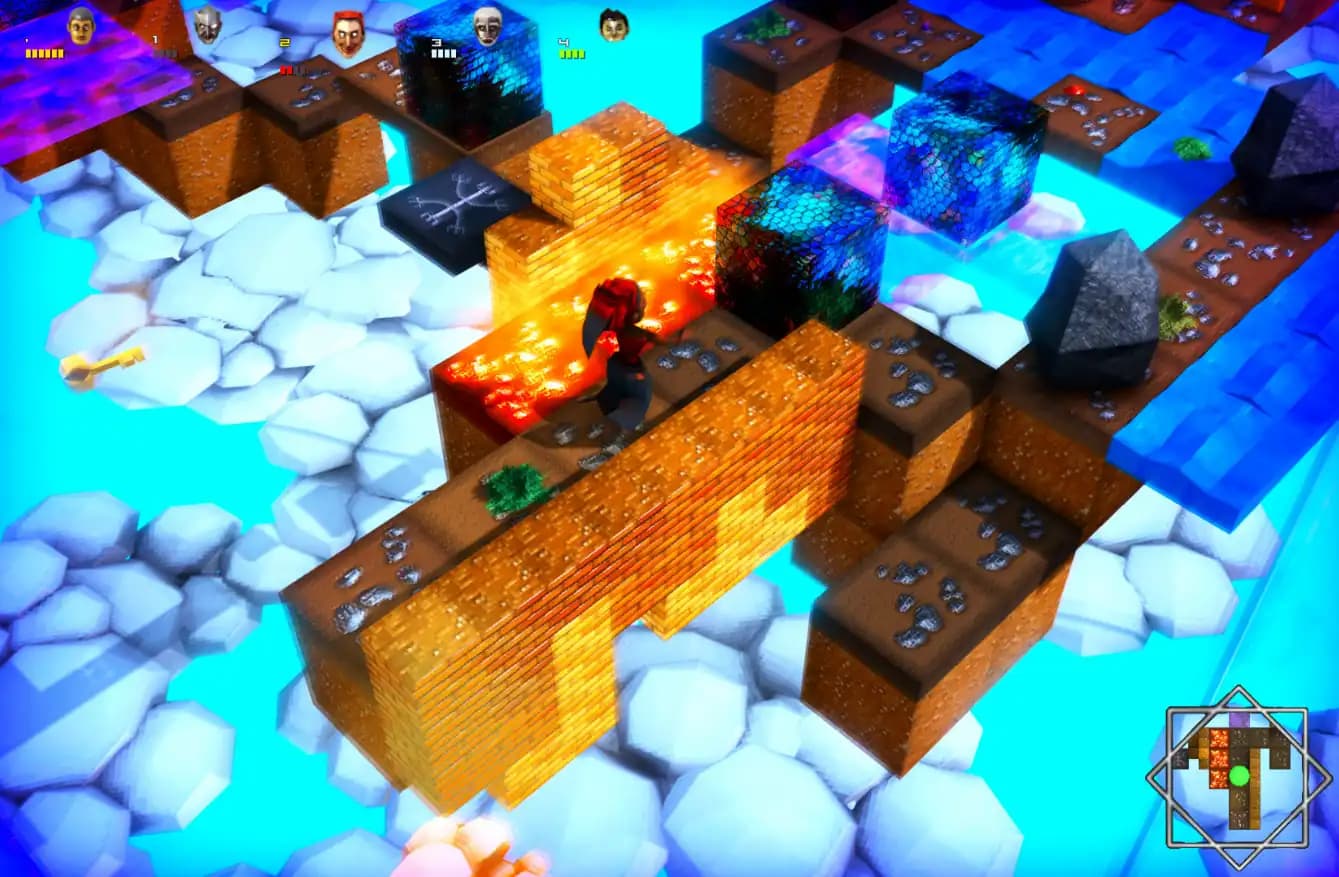Screen dimensions: 1339x877
Task: Click player 3's white mask portrait
Action: click(x=486, y=25)
